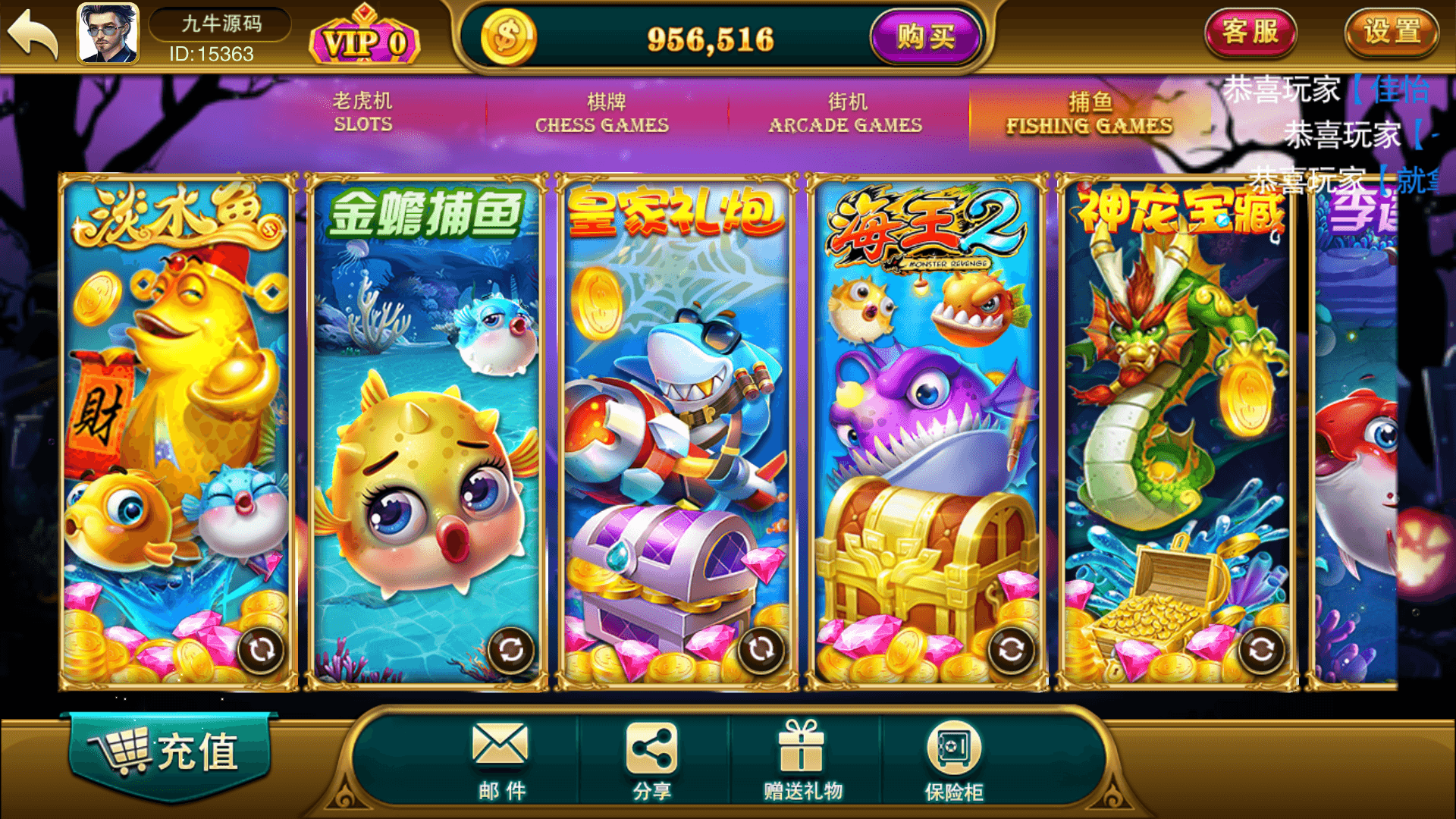Switch to the Slots tab
Viewport: 1456px width, 819px height.
(x=363, y=112)
